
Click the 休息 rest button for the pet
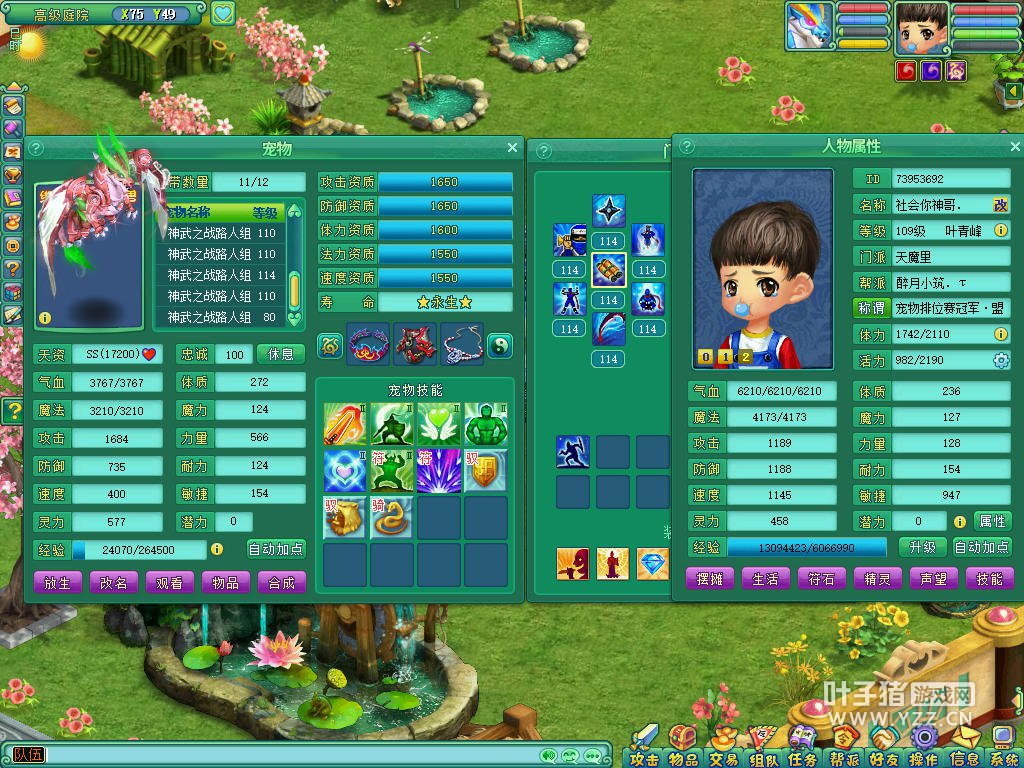pos(281,354)
